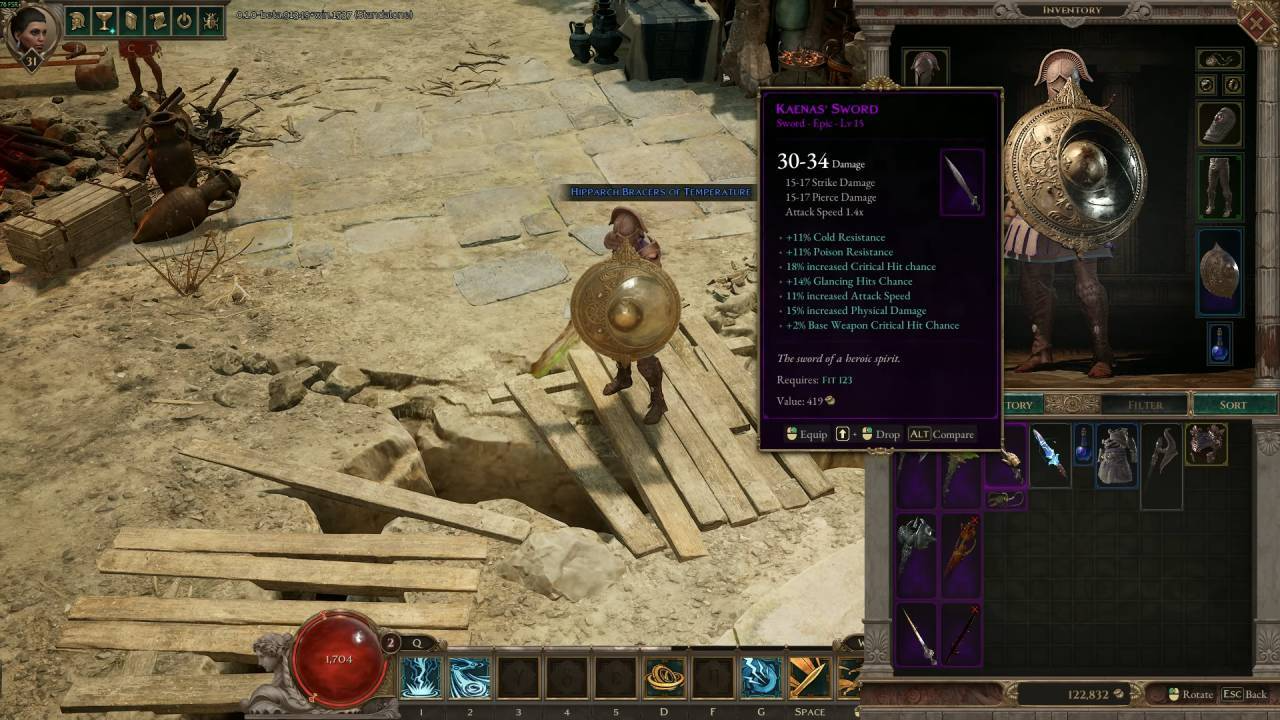Open the helmet character menu icon
This screenshot has width=1280, height=720.
(79, 20)
